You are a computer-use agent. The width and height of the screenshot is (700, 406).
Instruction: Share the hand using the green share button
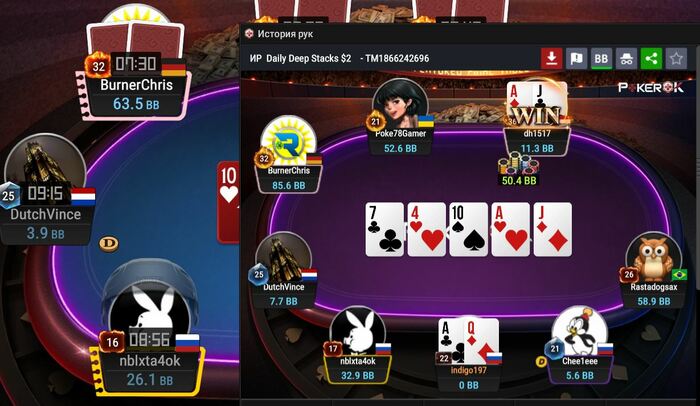pyautogui.click(x=651, y=59)
